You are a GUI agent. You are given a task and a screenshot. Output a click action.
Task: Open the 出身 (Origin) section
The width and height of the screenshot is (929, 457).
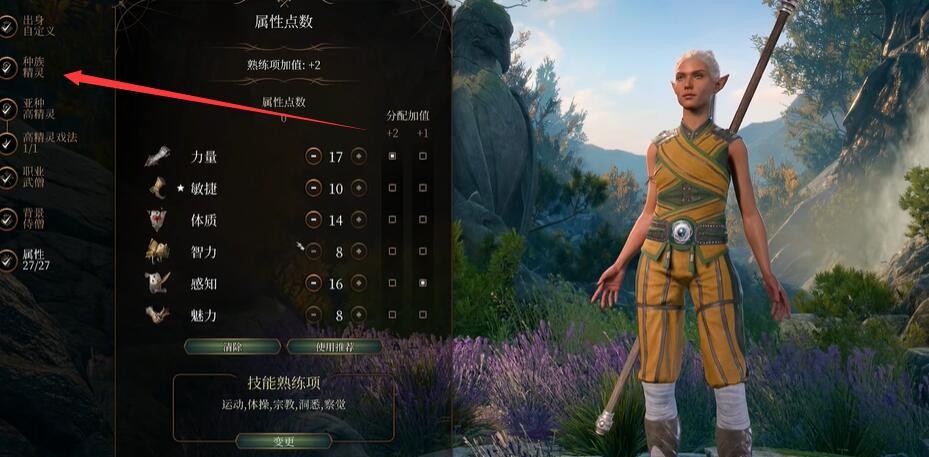click(9, 24)
